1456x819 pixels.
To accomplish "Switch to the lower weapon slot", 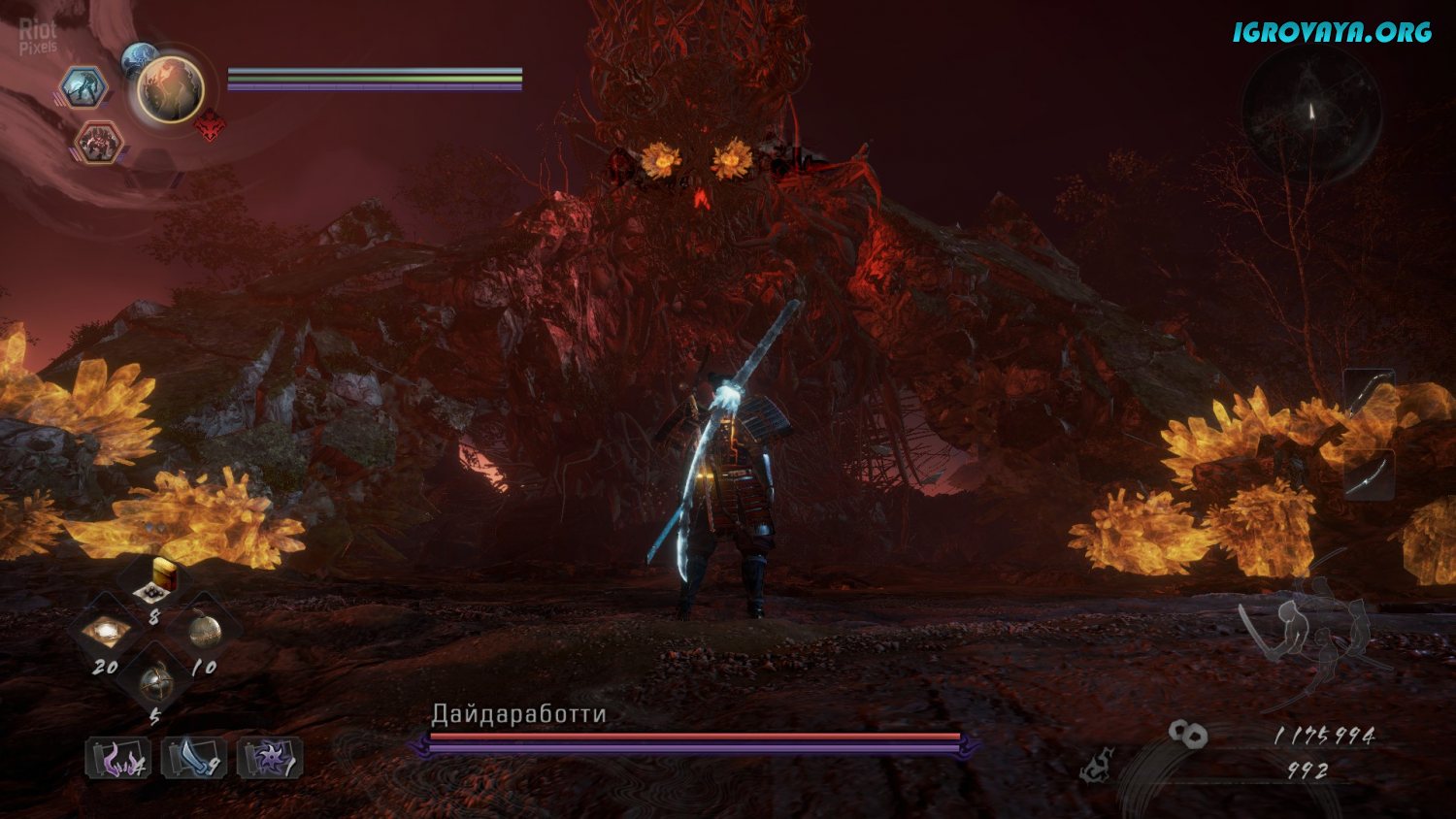I will point(1369,475).
